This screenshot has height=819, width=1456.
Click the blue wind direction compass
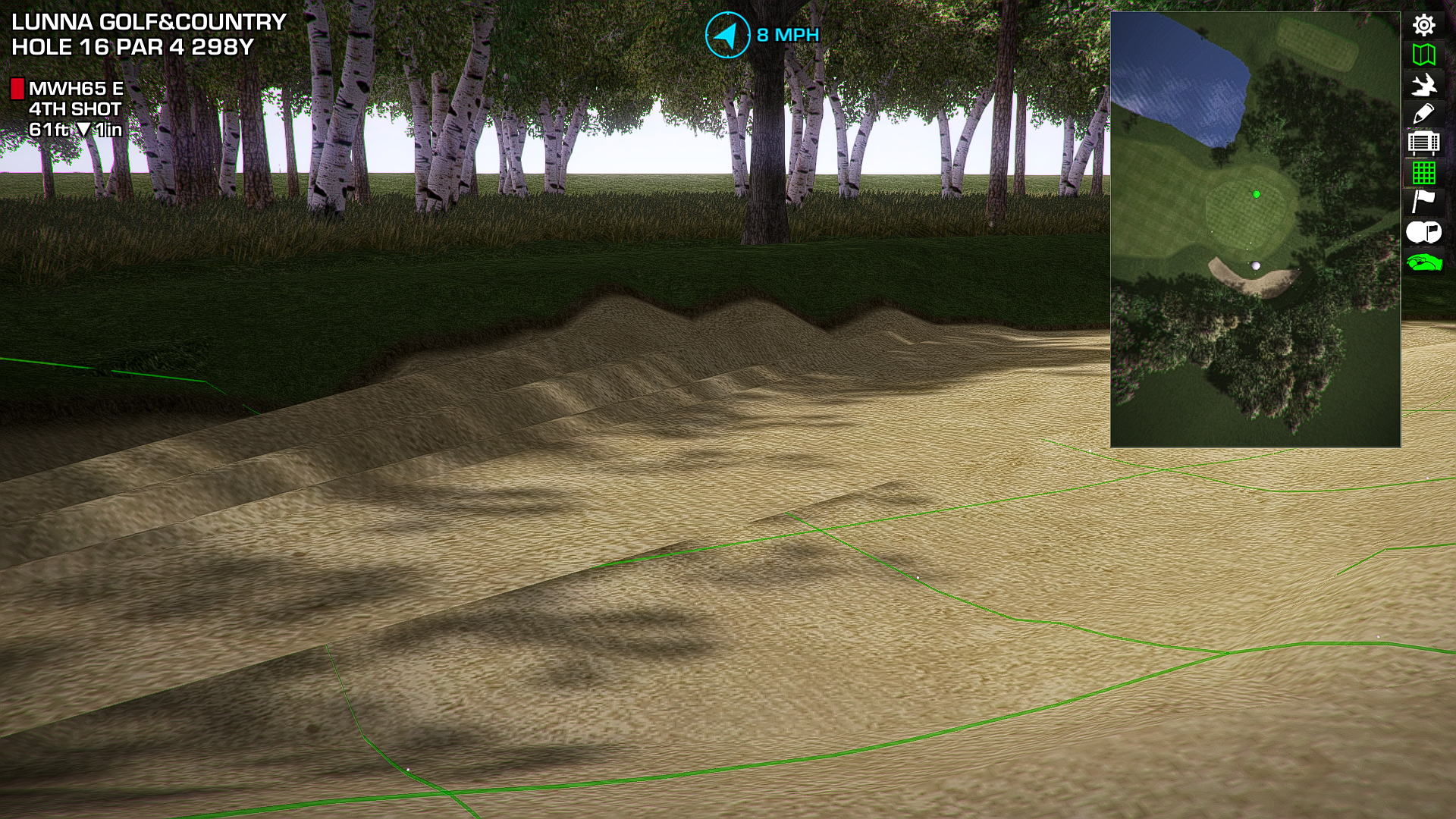727,35
